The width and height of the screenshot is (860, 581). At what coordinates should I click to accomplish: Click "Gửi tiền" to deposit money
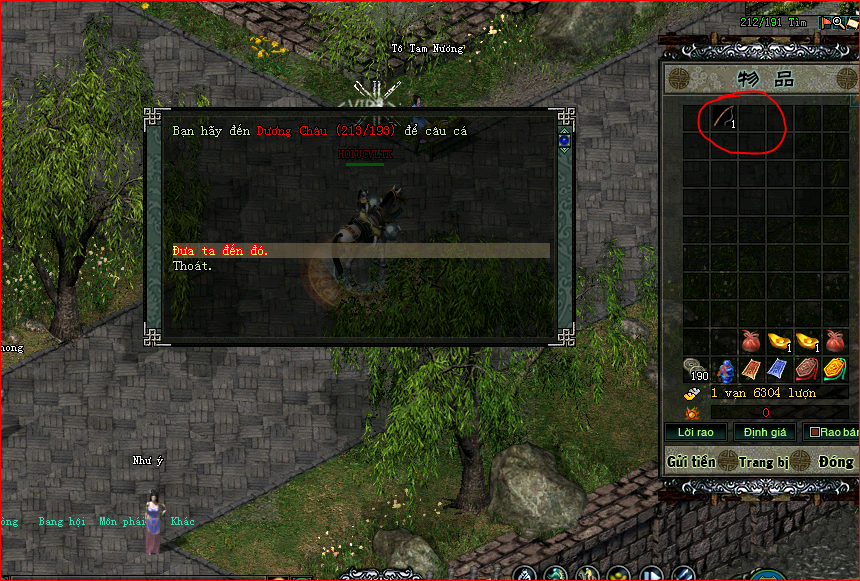tap(690, 462)
